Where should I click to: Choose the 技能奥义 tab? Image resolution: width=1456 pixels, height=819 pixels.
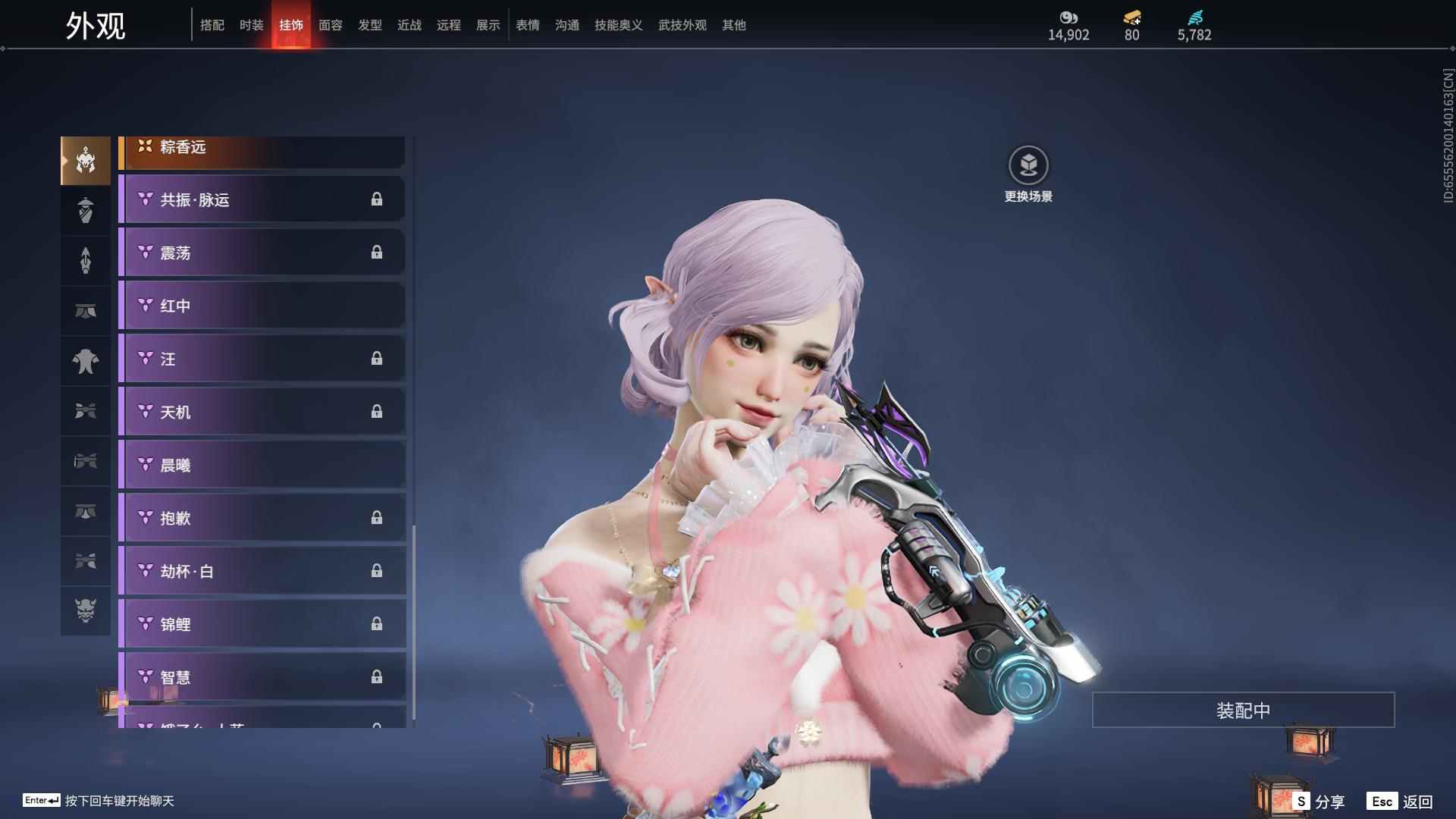pos(619,25)
